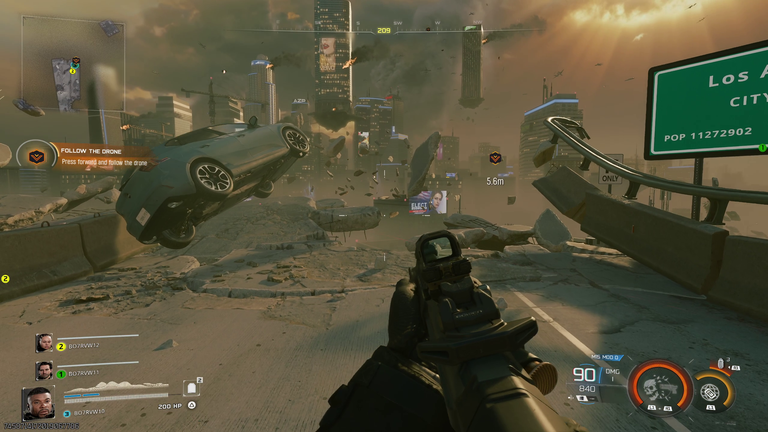Click your own BO7RVW10 player portrait

click(38, 403)
